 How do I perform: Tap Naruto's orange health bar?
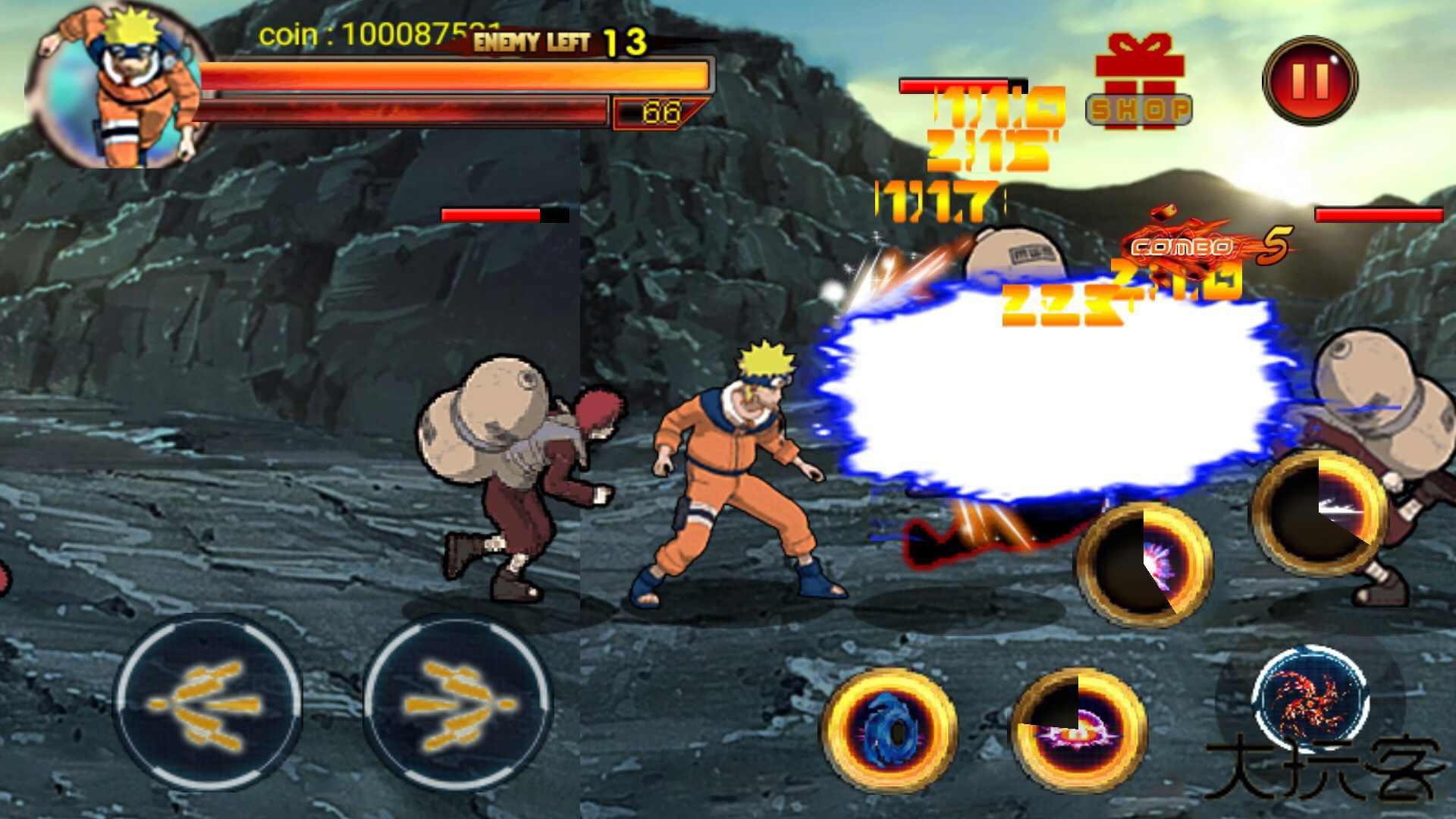point(455,74)
